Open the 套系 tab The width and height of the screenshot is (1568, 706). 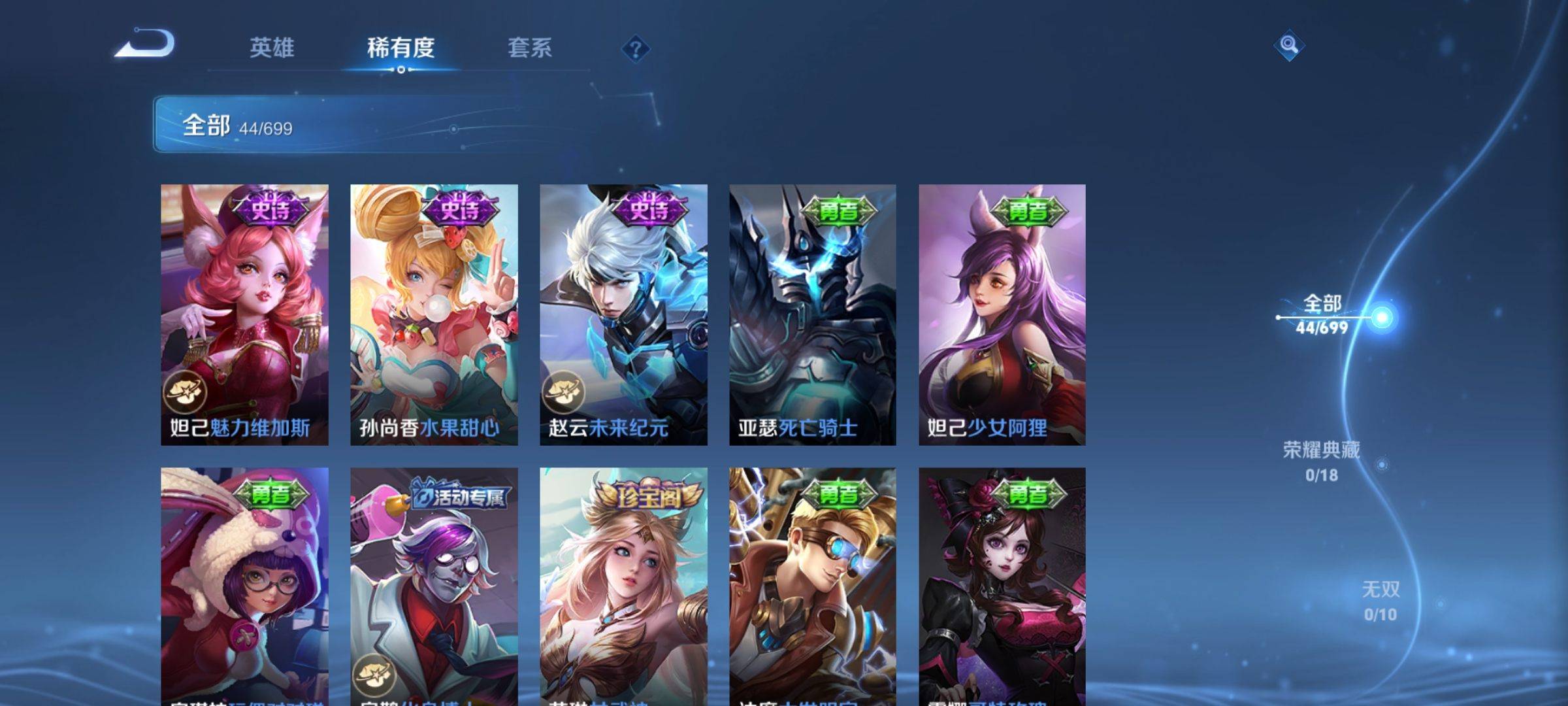click(x=530, y=48)
